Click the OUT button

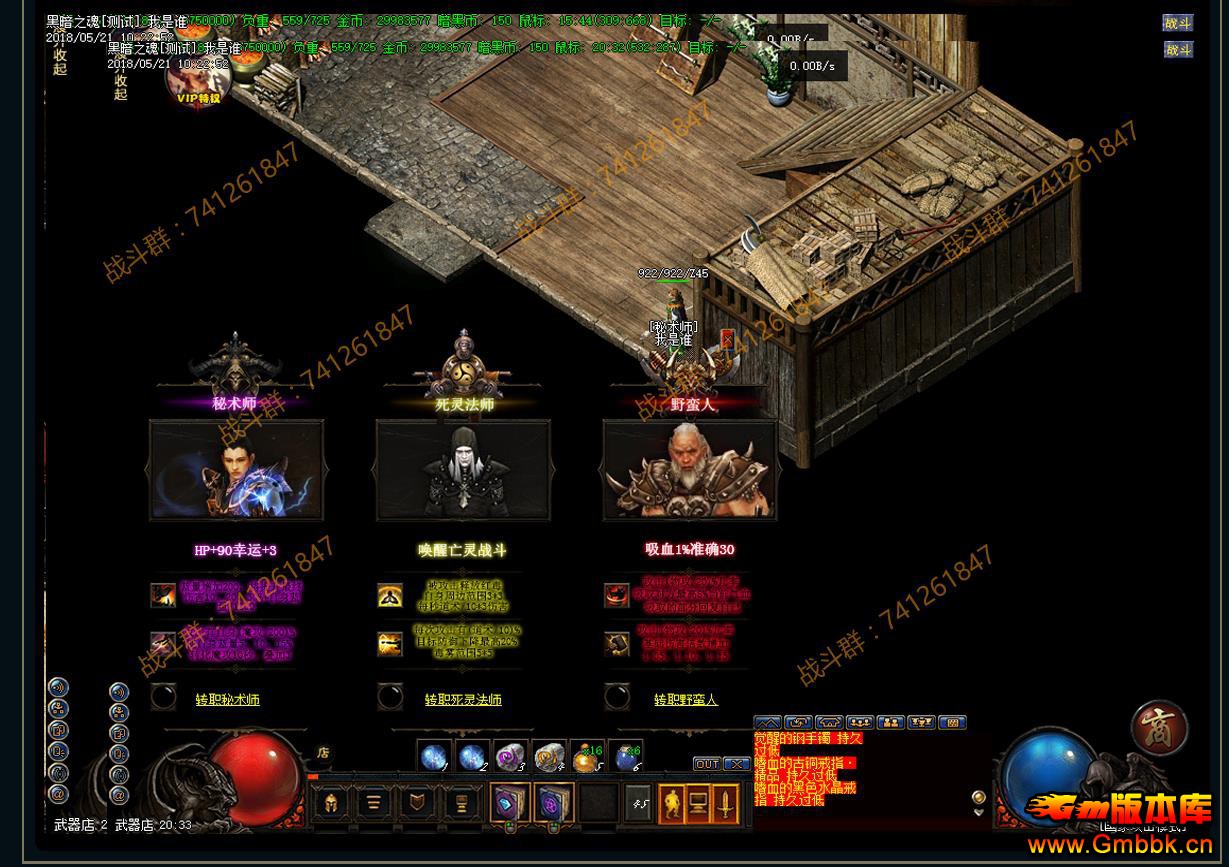(x=707, y=764)
